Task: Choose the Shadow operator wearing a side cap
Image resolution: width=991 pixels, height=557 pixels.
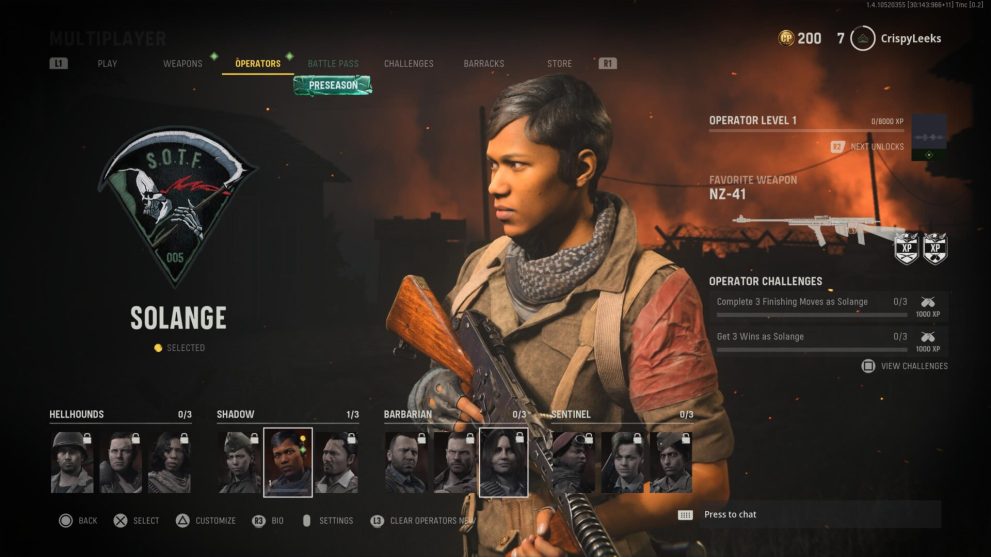Action: 240,462
